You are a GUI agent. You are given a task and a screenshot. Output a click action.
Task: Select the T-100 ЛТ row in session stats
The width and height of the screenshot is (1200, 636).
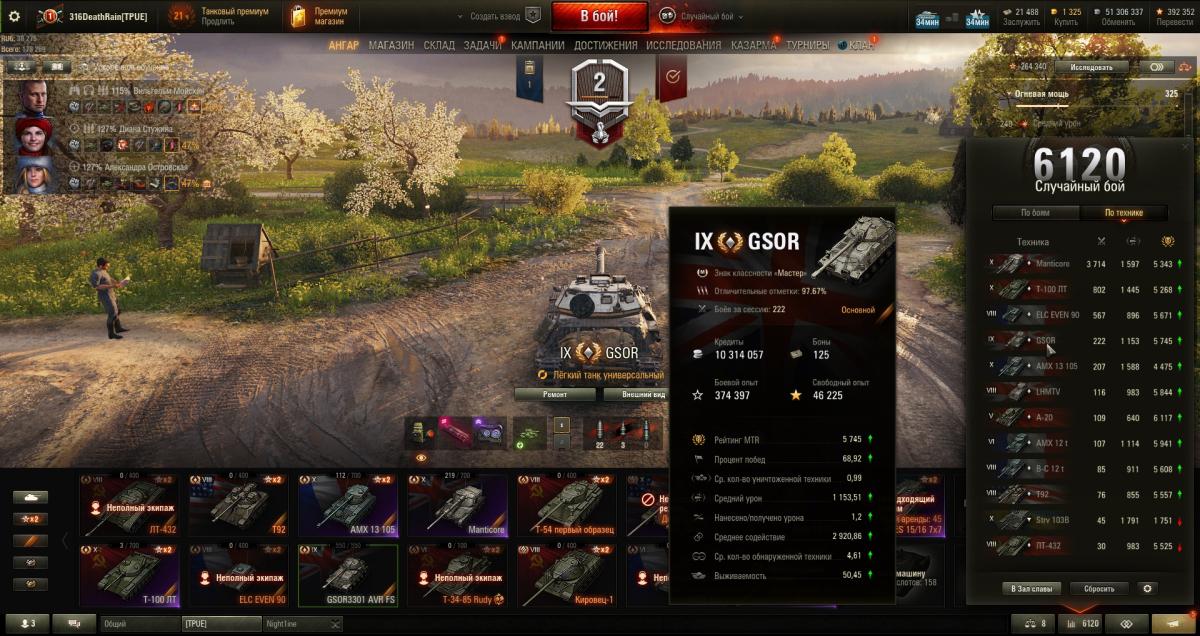click(1080, 289)
